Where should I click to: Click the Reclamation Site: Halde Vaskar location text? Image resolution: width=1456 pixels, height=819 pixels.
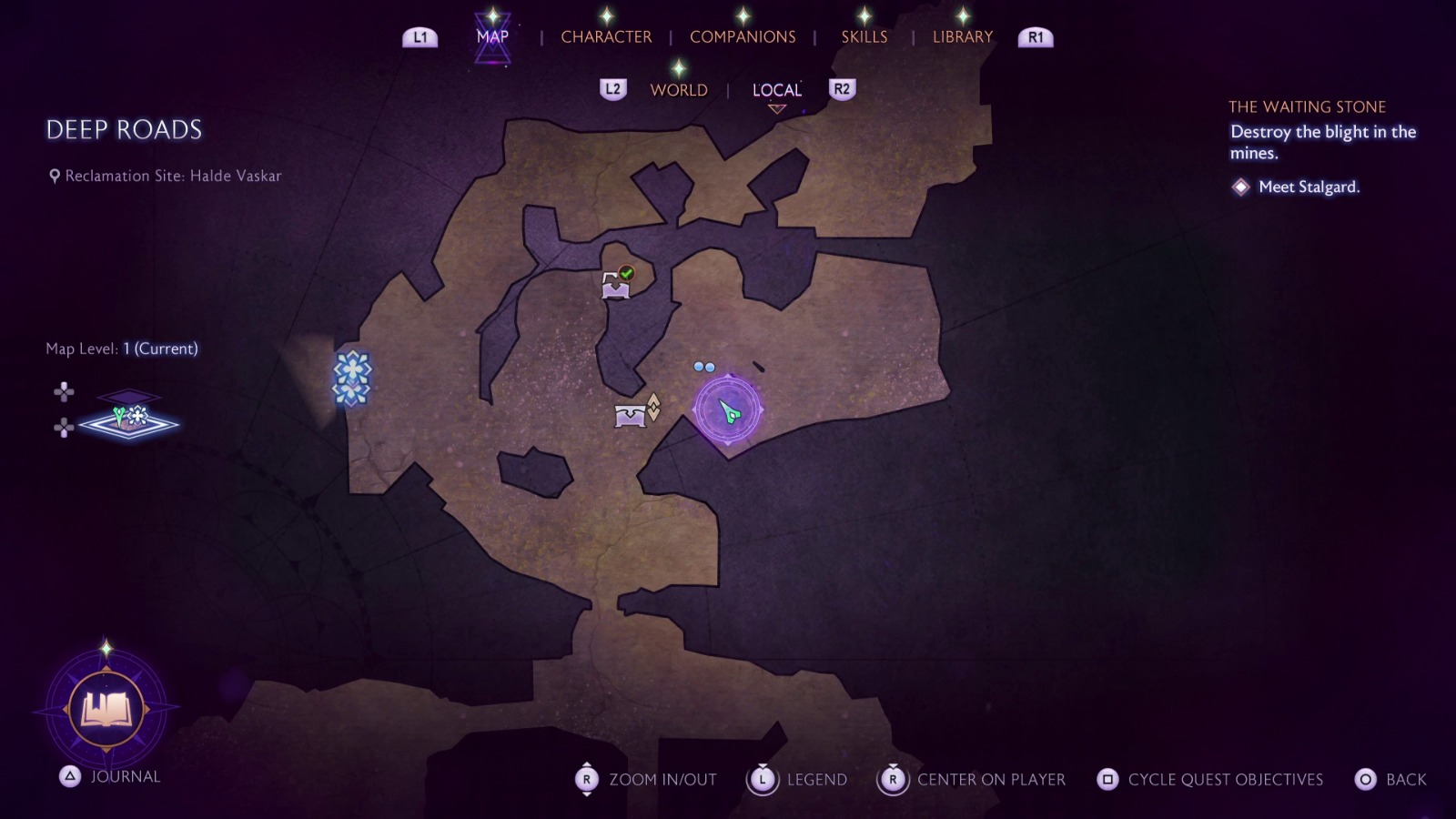[169, 176]
